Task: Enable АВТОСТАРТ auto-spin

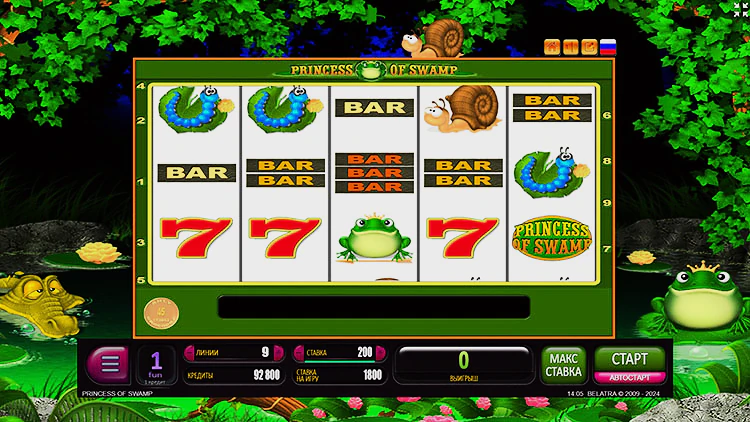Action: click(623, 378)
